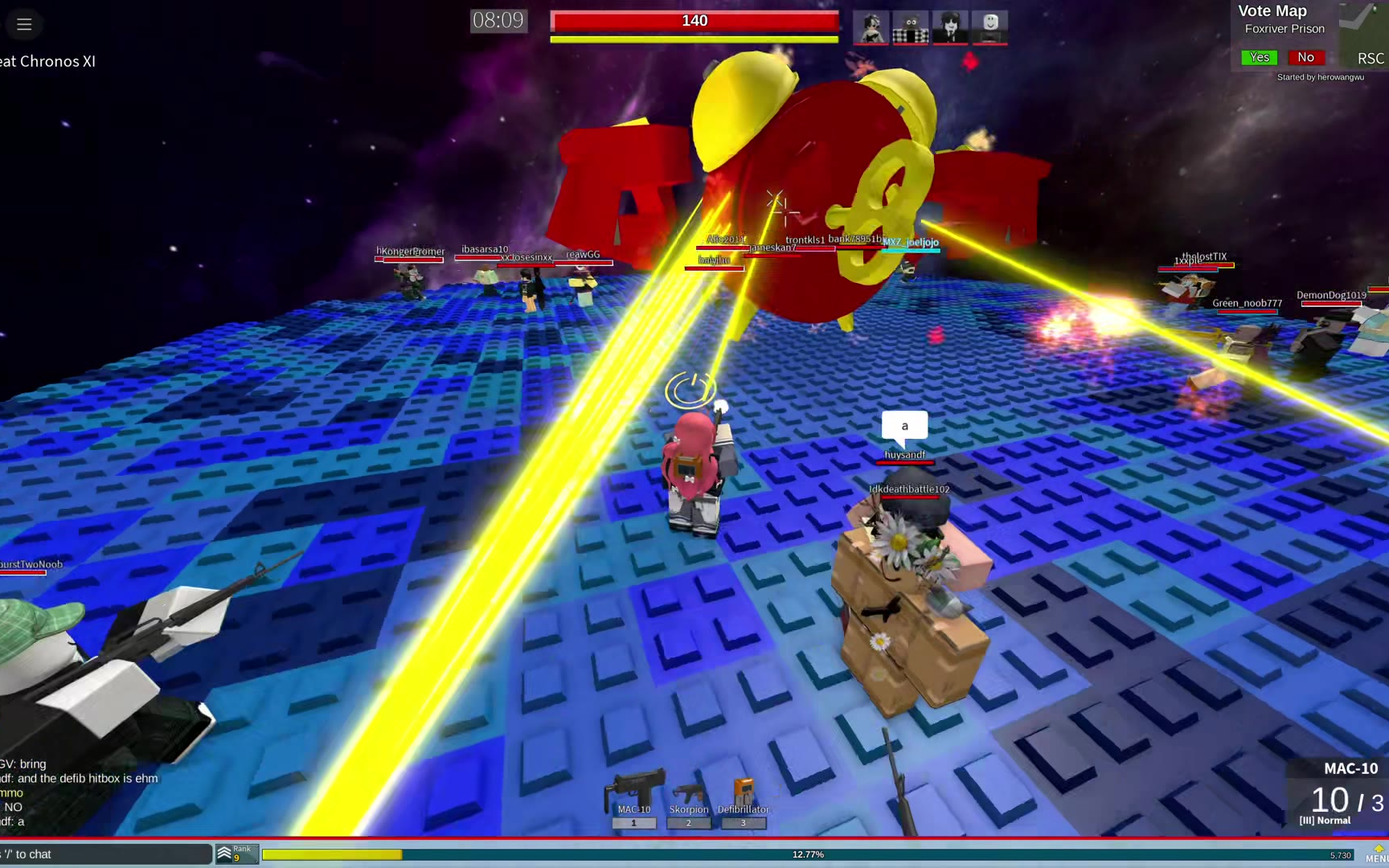Screen dimensions: 1389x868
Task: Open the Menu button in the corner
Action: (x=1376, y=854)
